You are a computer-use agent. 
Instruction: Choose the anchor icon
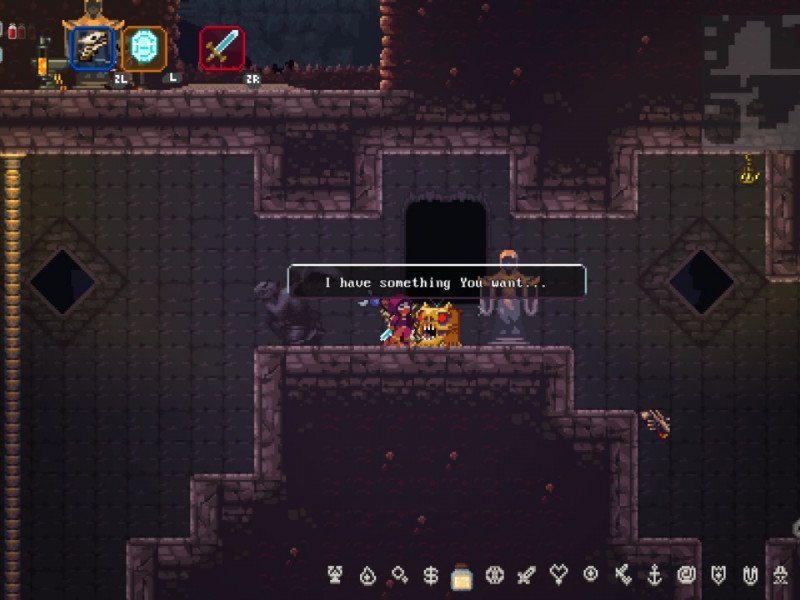(654, 575)
